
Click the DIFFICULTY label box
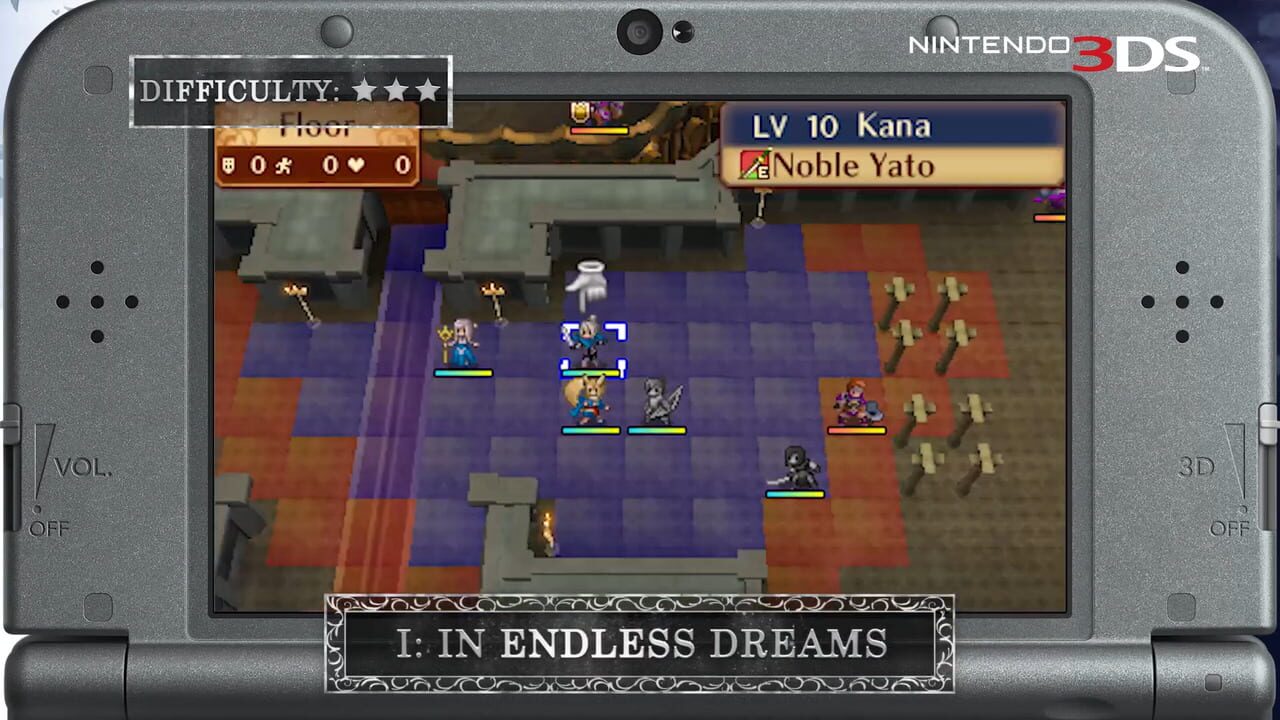tap(290, 91)
